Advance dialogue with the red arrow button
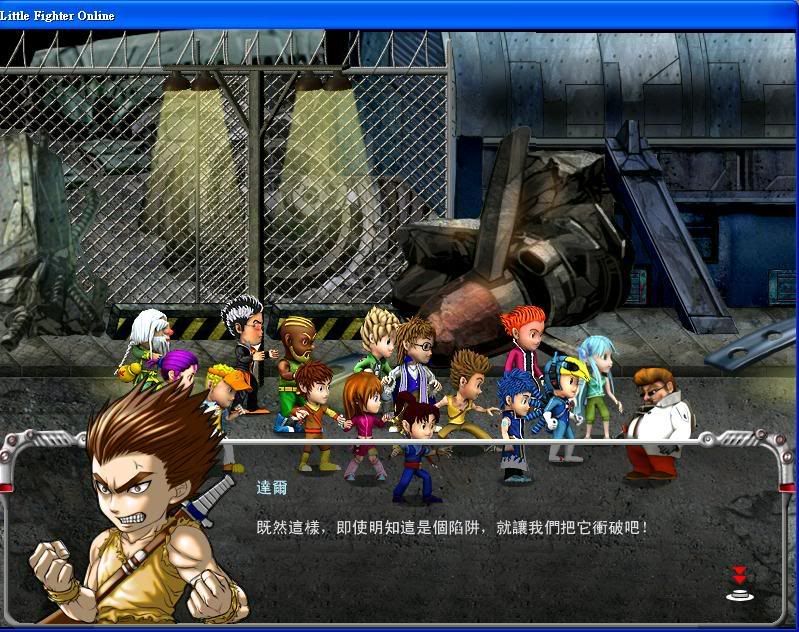 pos(739,583)
